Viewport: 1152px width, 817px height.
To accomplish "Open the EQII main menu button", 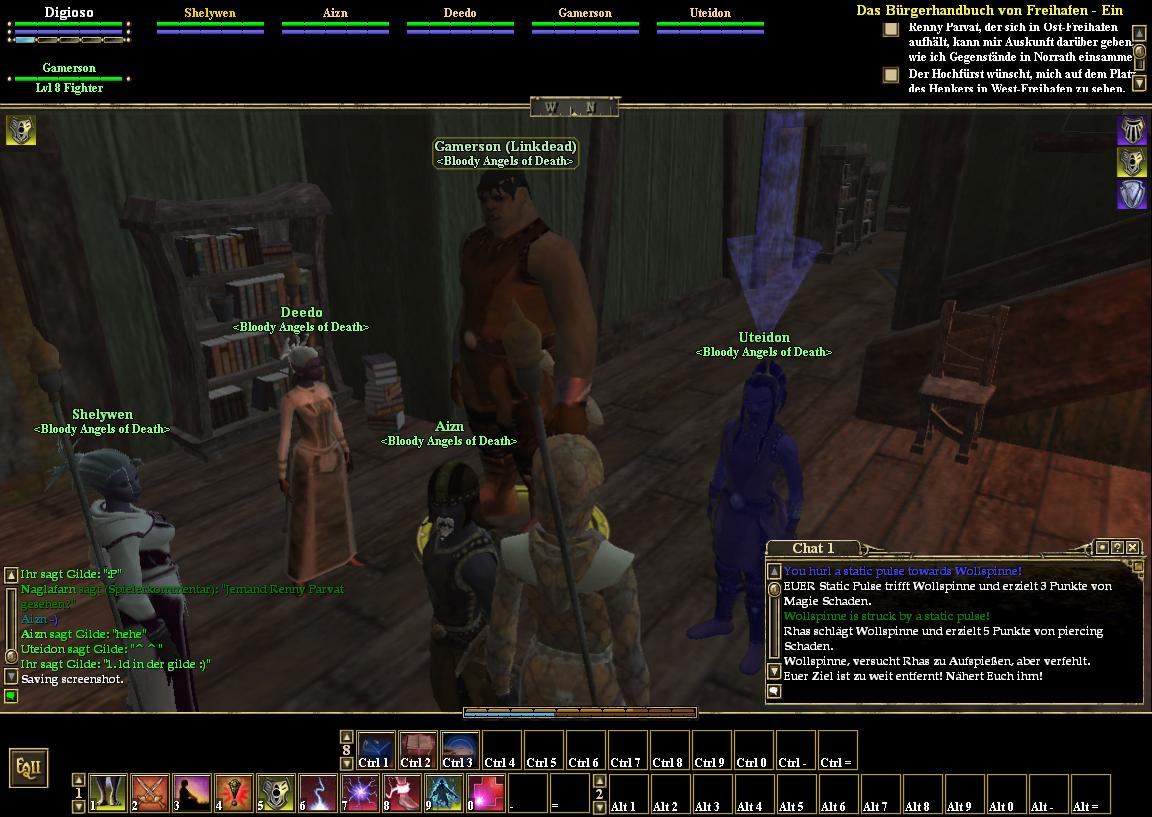I will 28,767.
